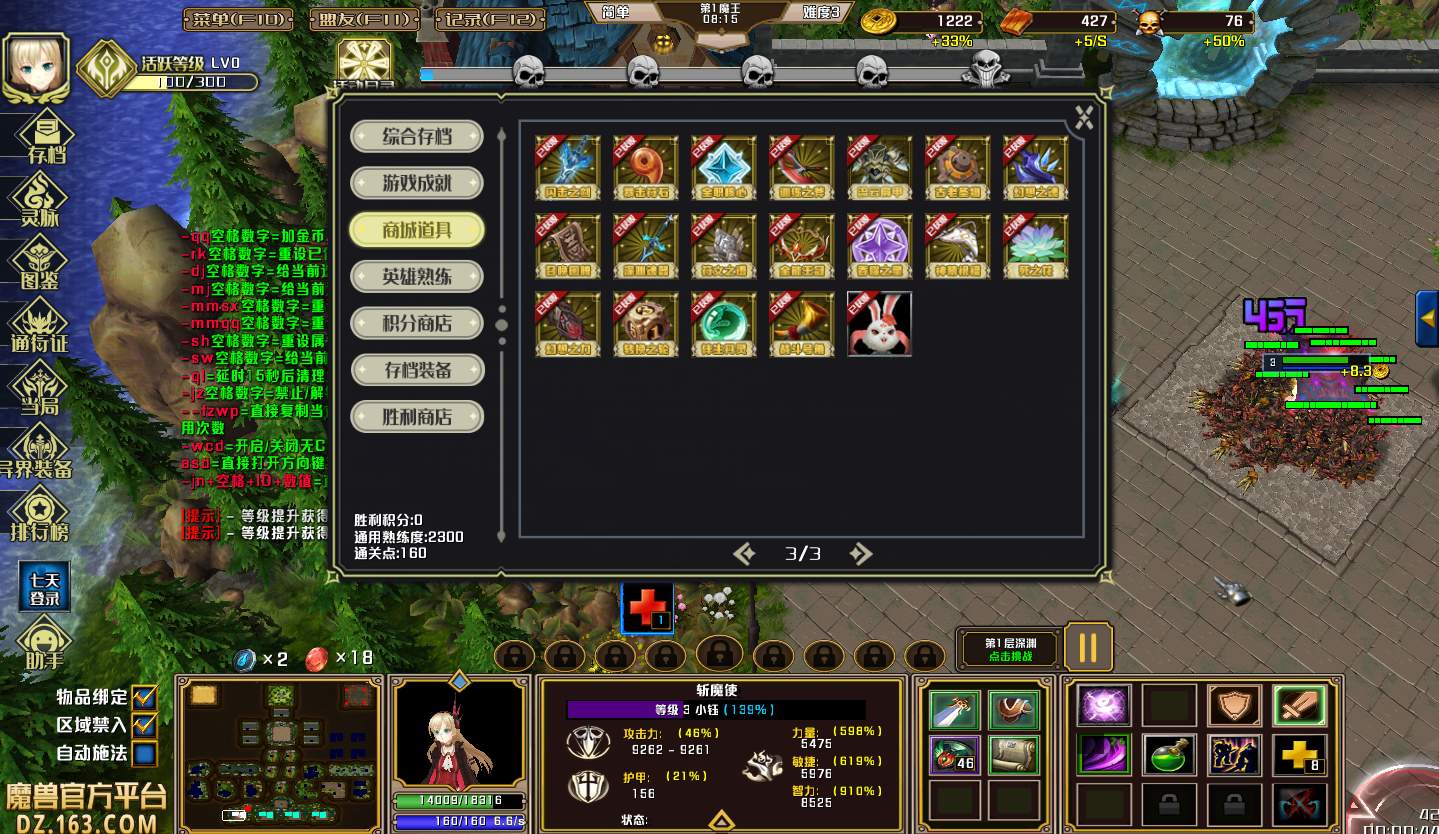
Task: Open the 排行榜 leaderboard
Action: click(39, 516)
